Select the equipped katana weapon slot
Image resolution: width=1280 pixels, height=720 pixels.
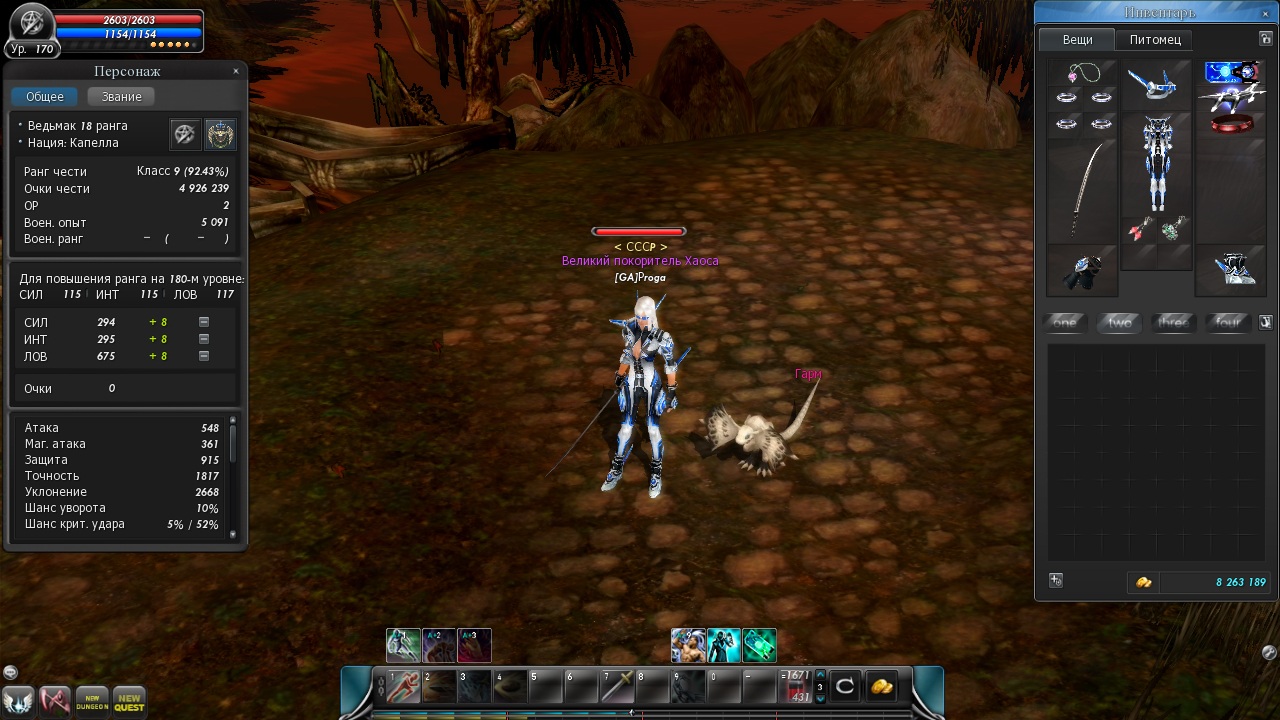(x=1081, y=190)
